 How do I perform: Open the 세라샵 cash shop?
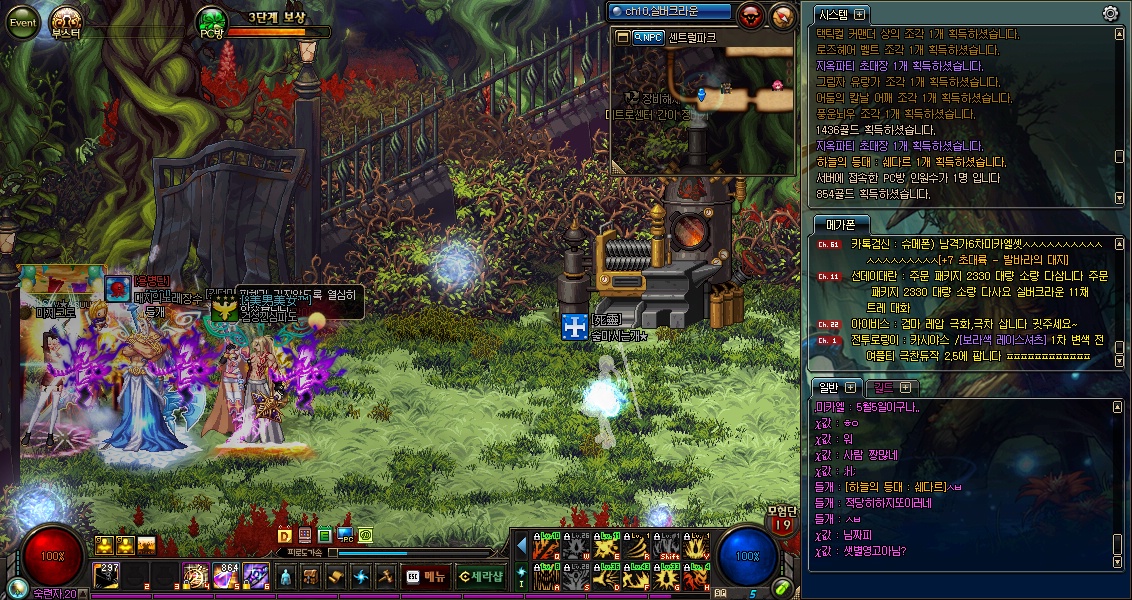481,576
